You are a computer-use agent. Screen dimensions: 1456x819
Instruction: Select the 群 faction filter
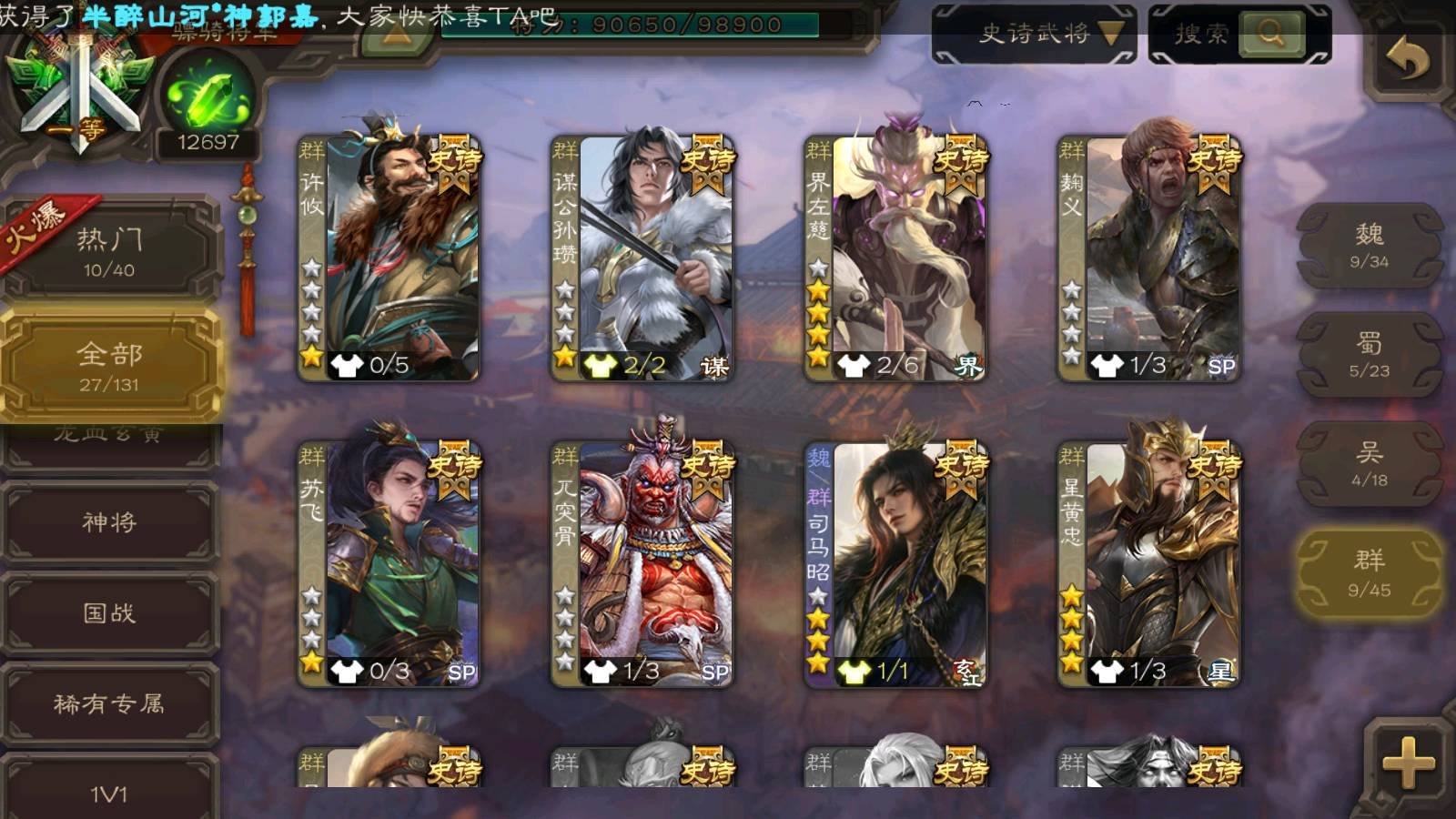coord(1369,573)
